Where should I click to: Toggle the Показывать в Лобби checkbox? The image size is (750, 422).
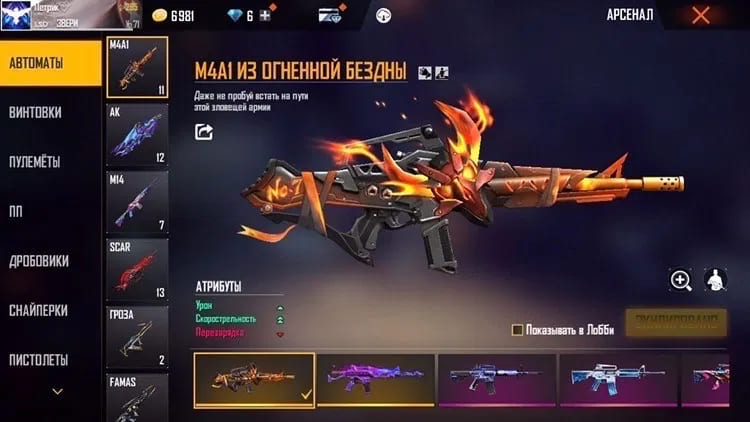click(x=517, y=329)
